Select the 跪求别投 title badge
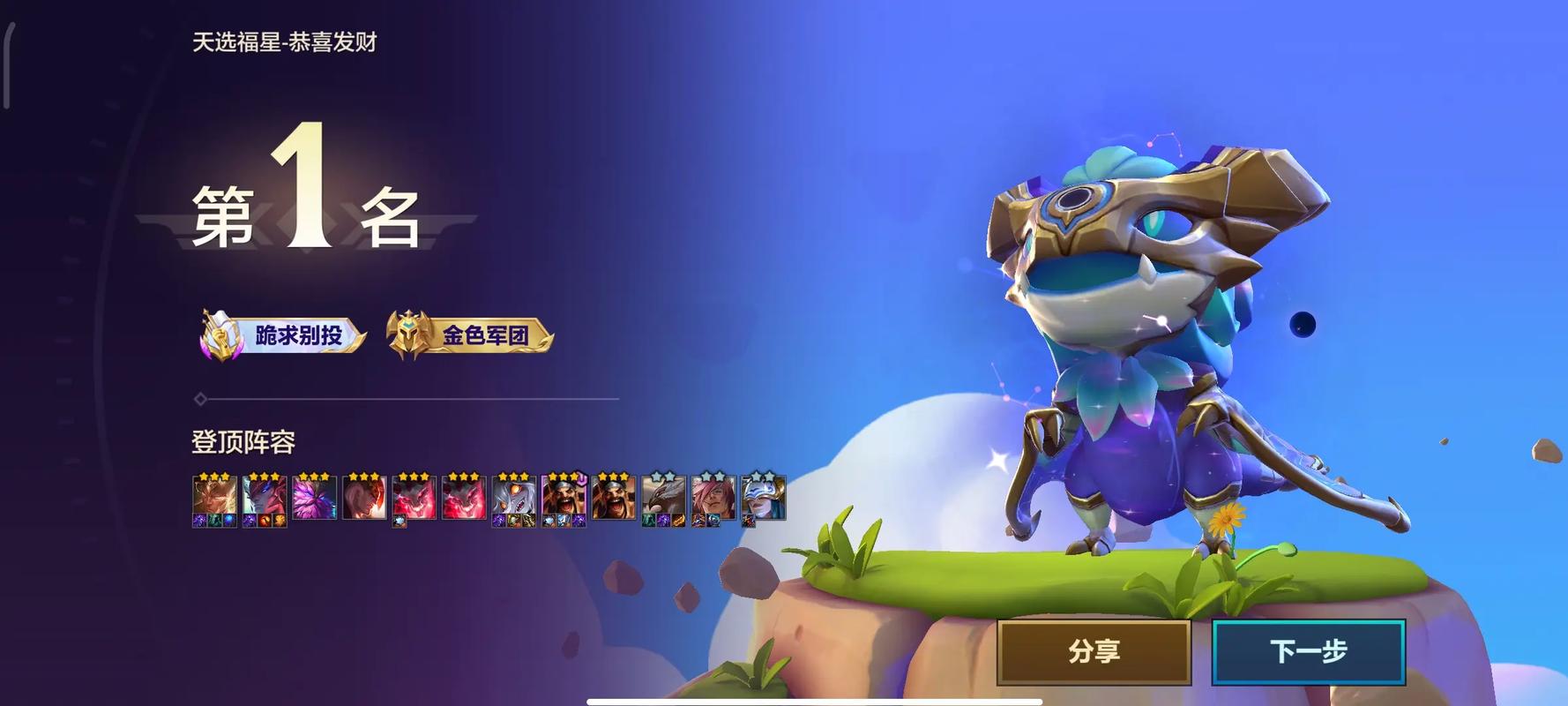This screenshot has height=706, width=1568. coord(284,335)
